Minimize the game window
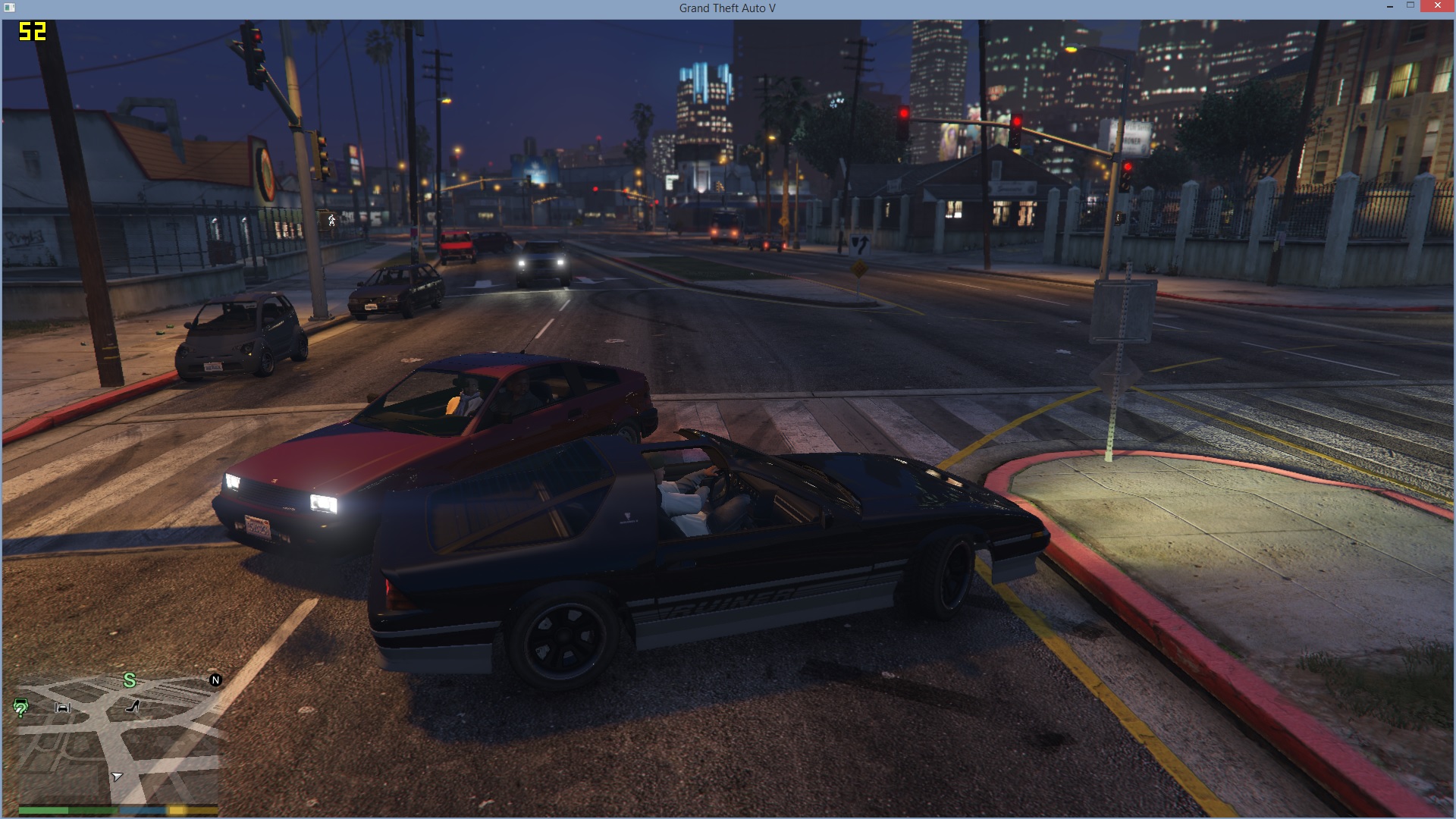 coord(1389,7)
